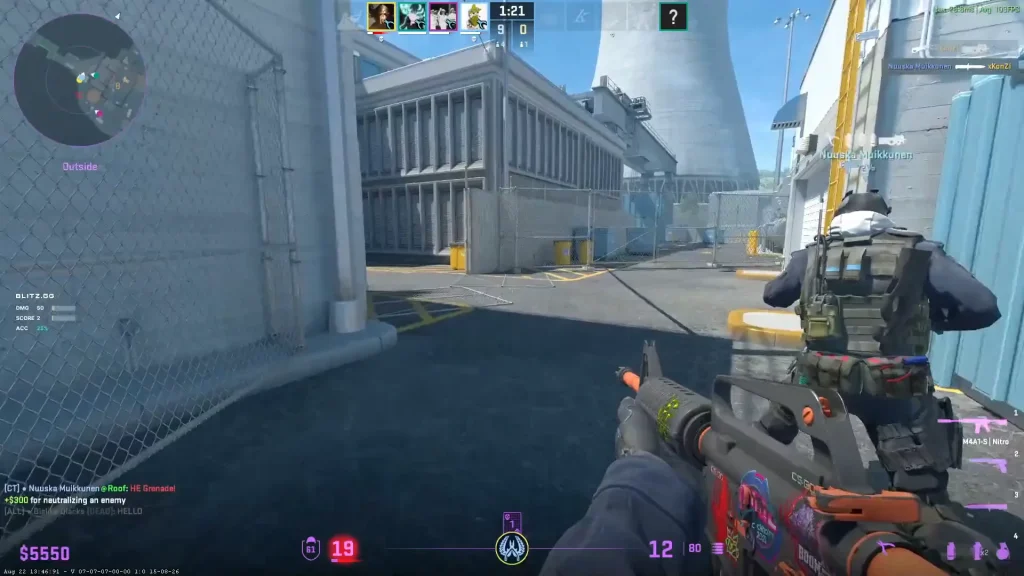Click the chat message log
The height and width of the screenshot is (576, 1024).
click(90, 498)
